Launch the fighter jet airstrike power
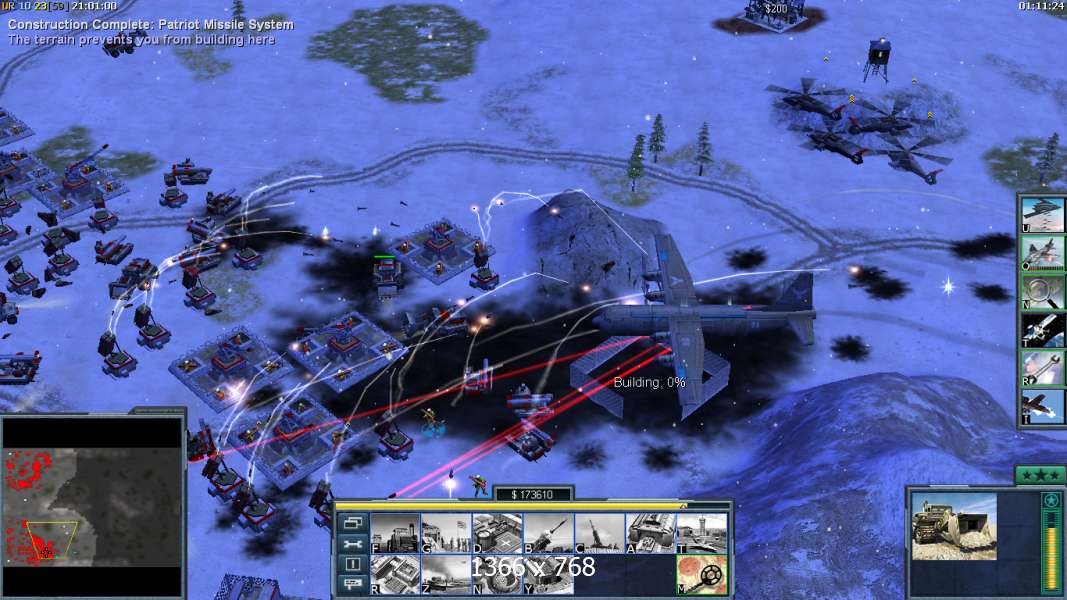 tap(1042, 253)
